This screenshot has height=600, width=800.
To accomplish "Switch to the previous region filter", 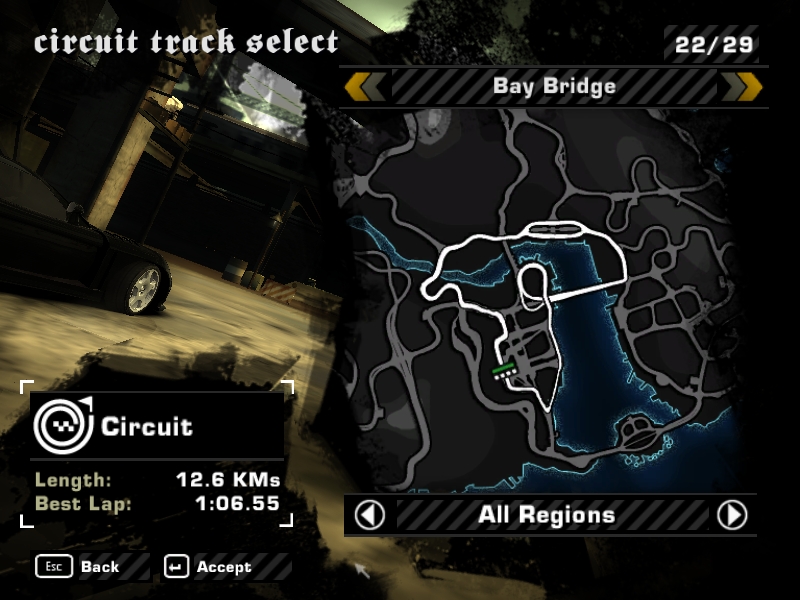I will point(370,515).
